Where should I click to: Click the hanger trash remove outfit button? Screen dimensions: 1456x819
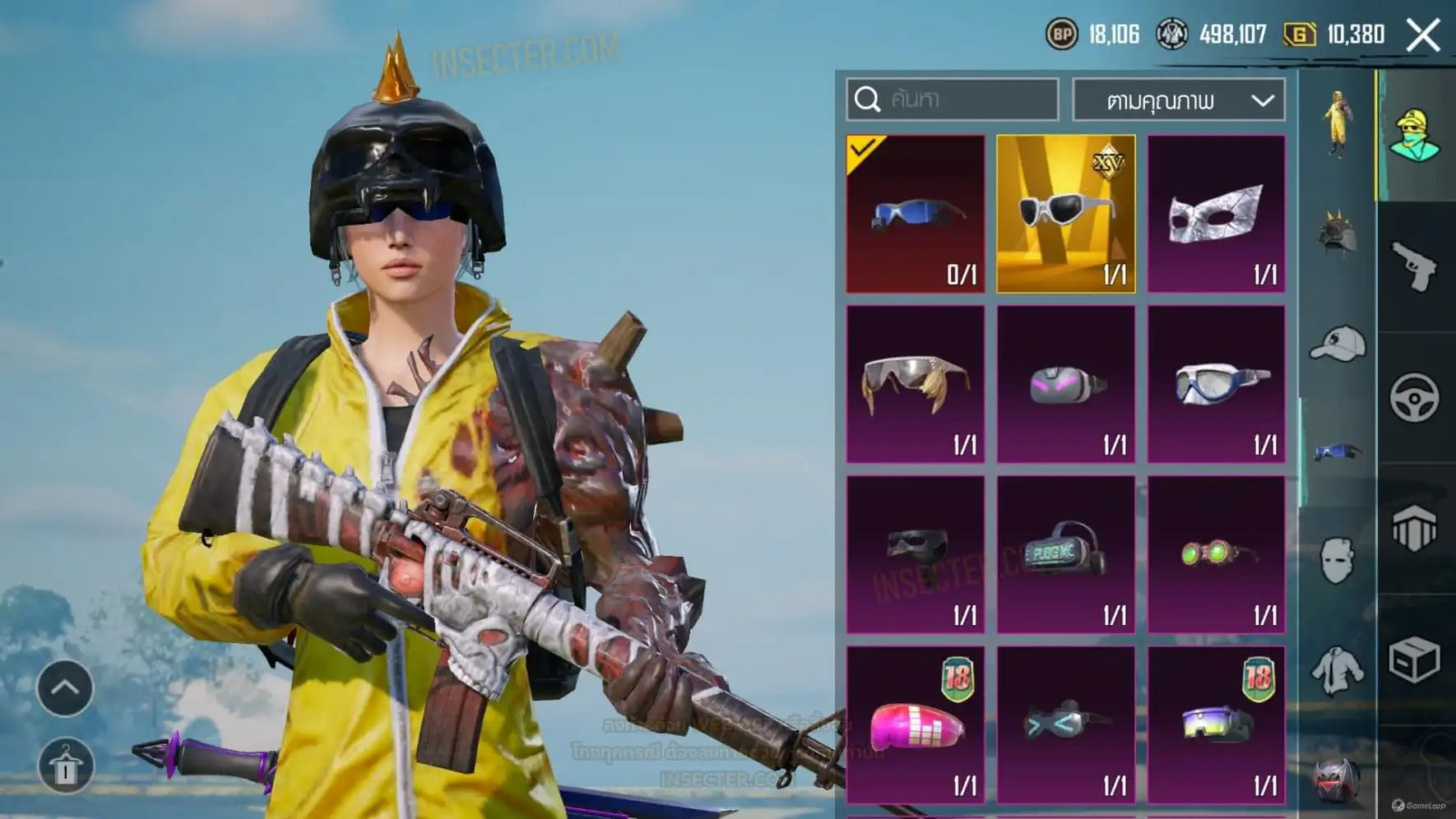point(65,766)
